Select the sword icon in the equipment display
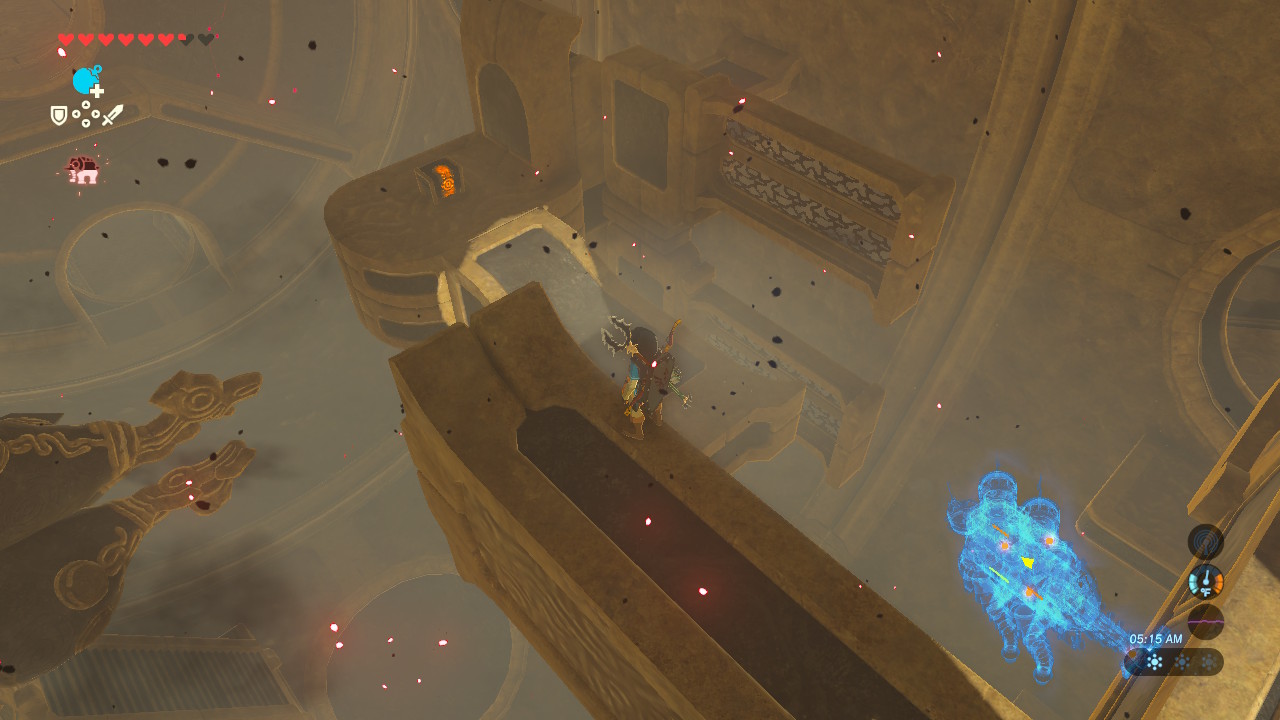This screenshot has height=720, width=1280. point(112,114)
